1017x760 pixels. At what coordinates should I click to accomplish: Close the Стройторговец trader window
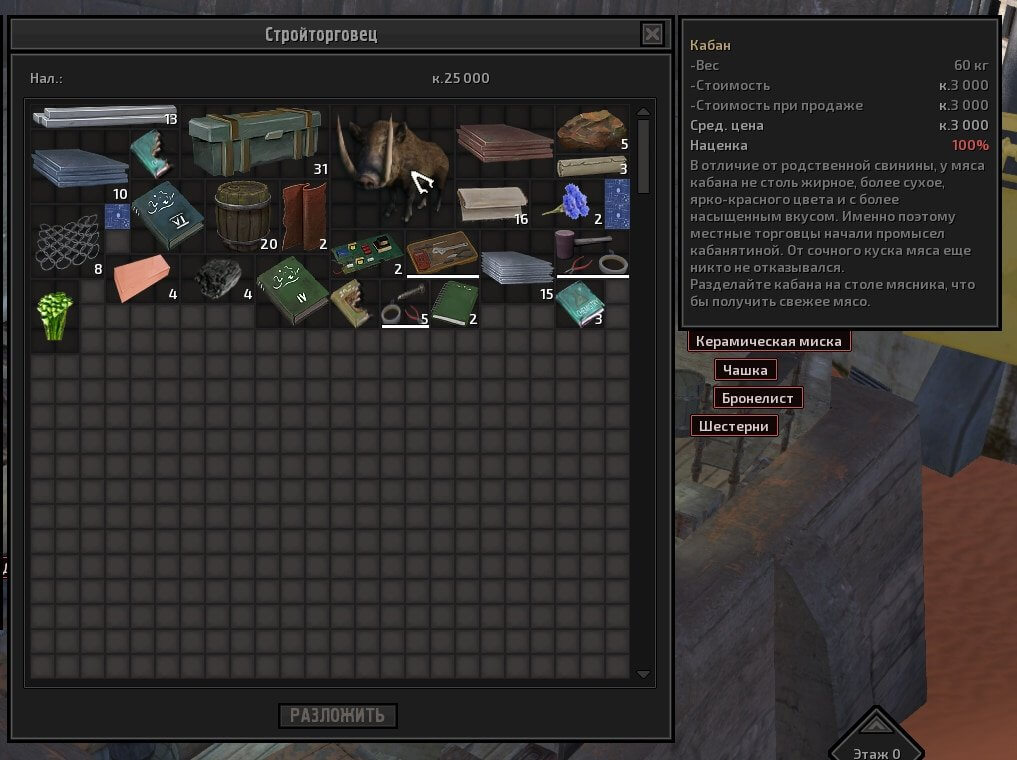(x=652, y=35)
